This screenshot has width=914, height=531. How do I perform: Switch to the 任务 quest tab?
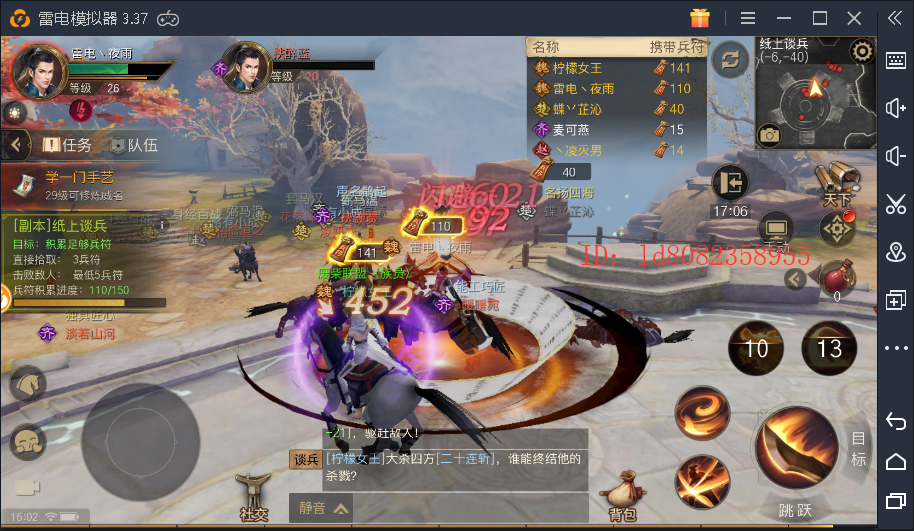66,145
